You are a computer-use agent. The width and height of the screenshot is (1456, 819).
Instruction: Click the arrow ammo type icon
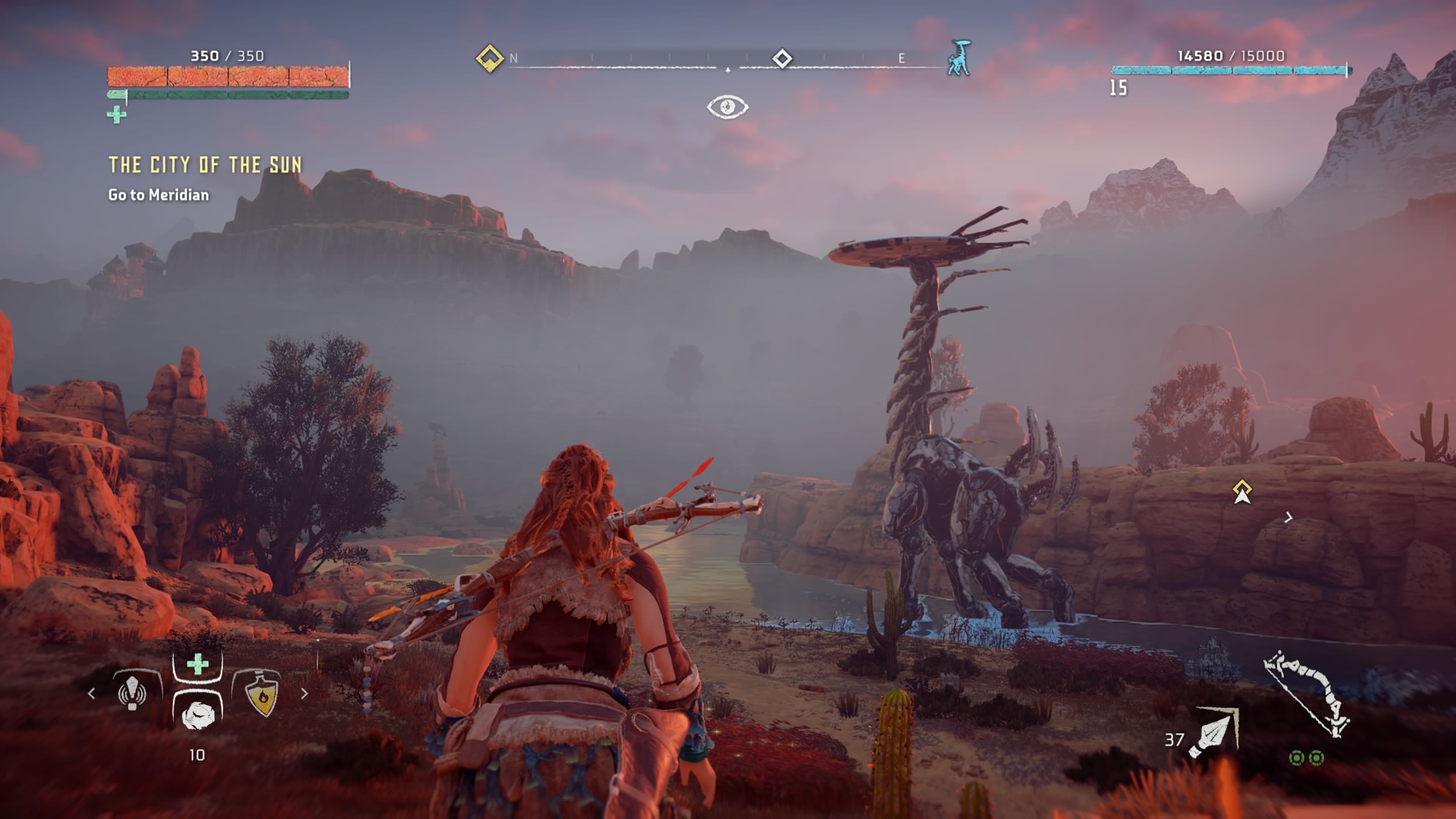(x=1214, y=733)
